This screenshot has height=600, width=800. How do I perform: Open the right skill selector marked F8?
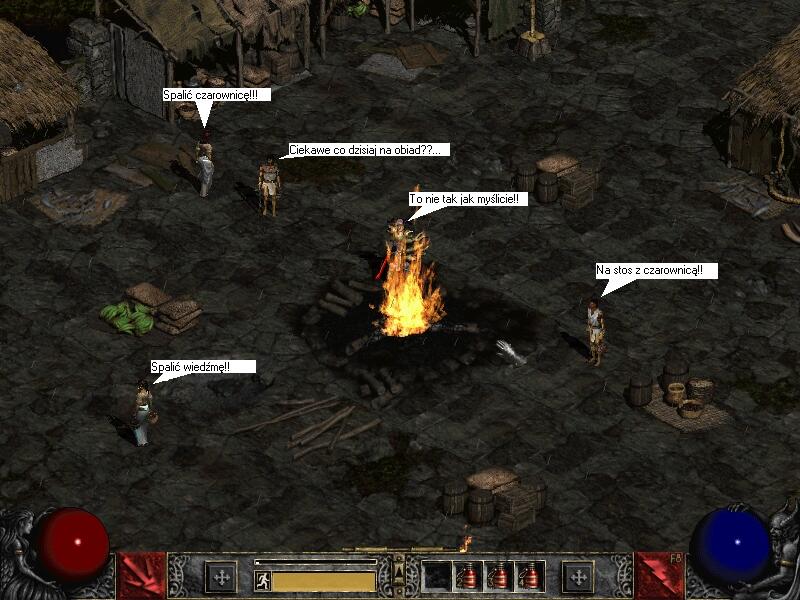click(658, 576)
